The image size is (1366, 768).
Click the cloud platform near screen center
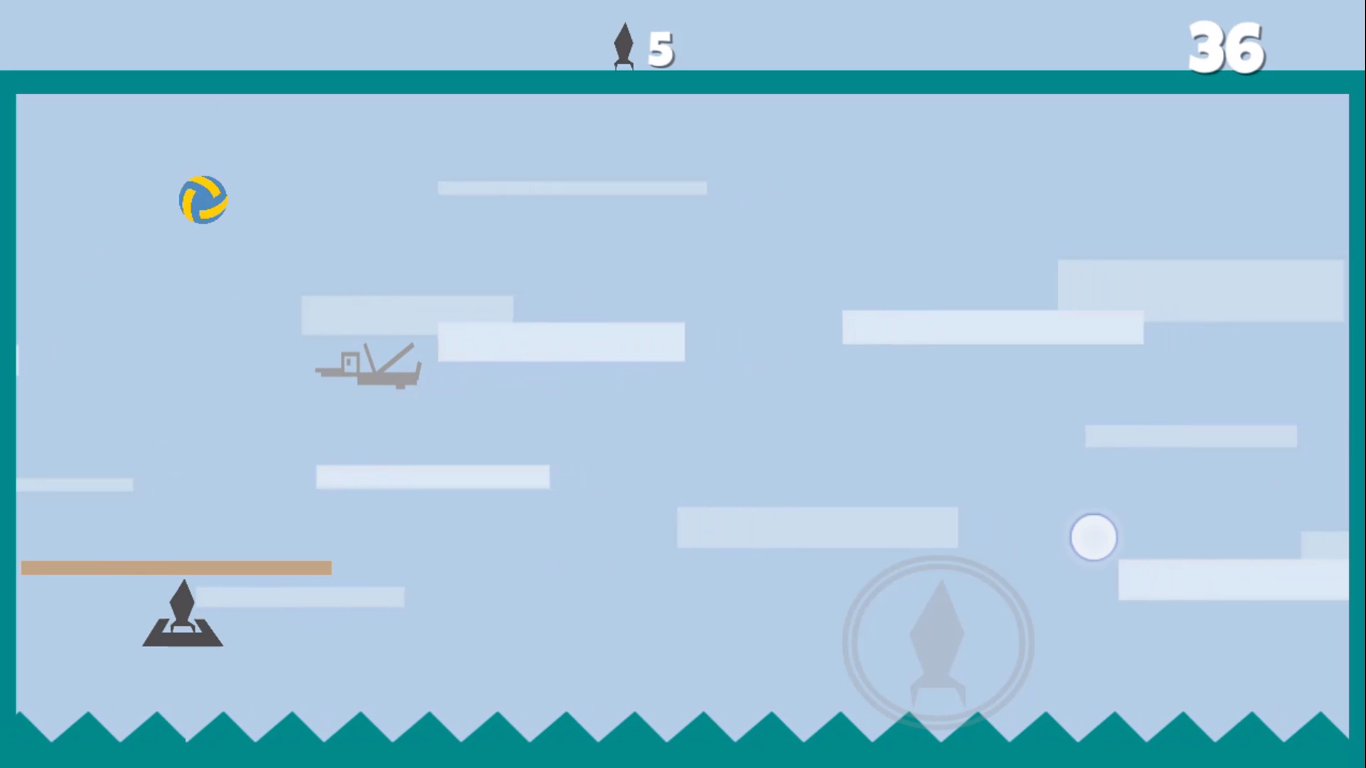[x=560, y=343]
